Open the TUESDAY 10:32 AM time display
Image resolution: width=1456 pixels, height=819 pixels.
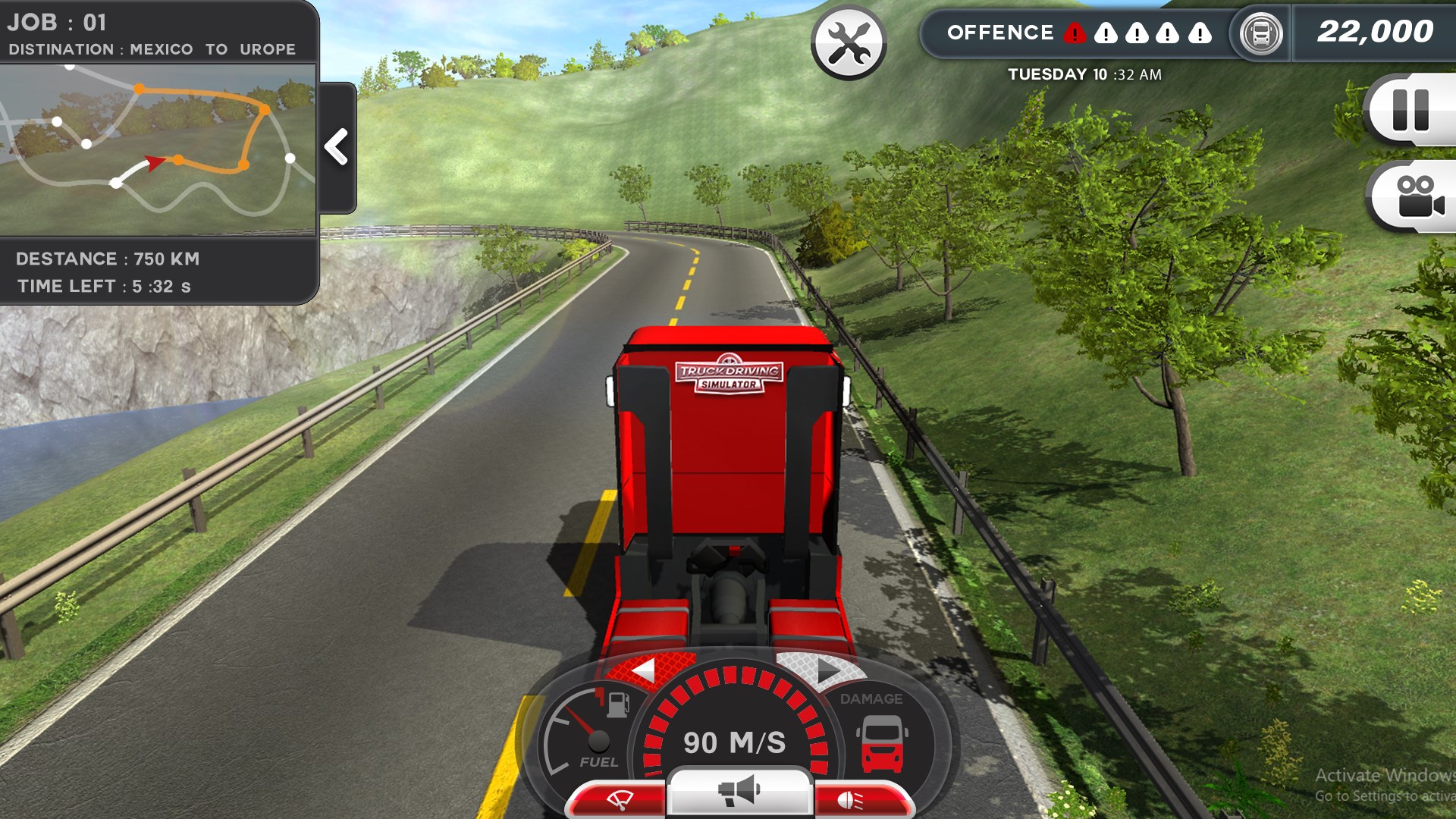click(1084, 74)
